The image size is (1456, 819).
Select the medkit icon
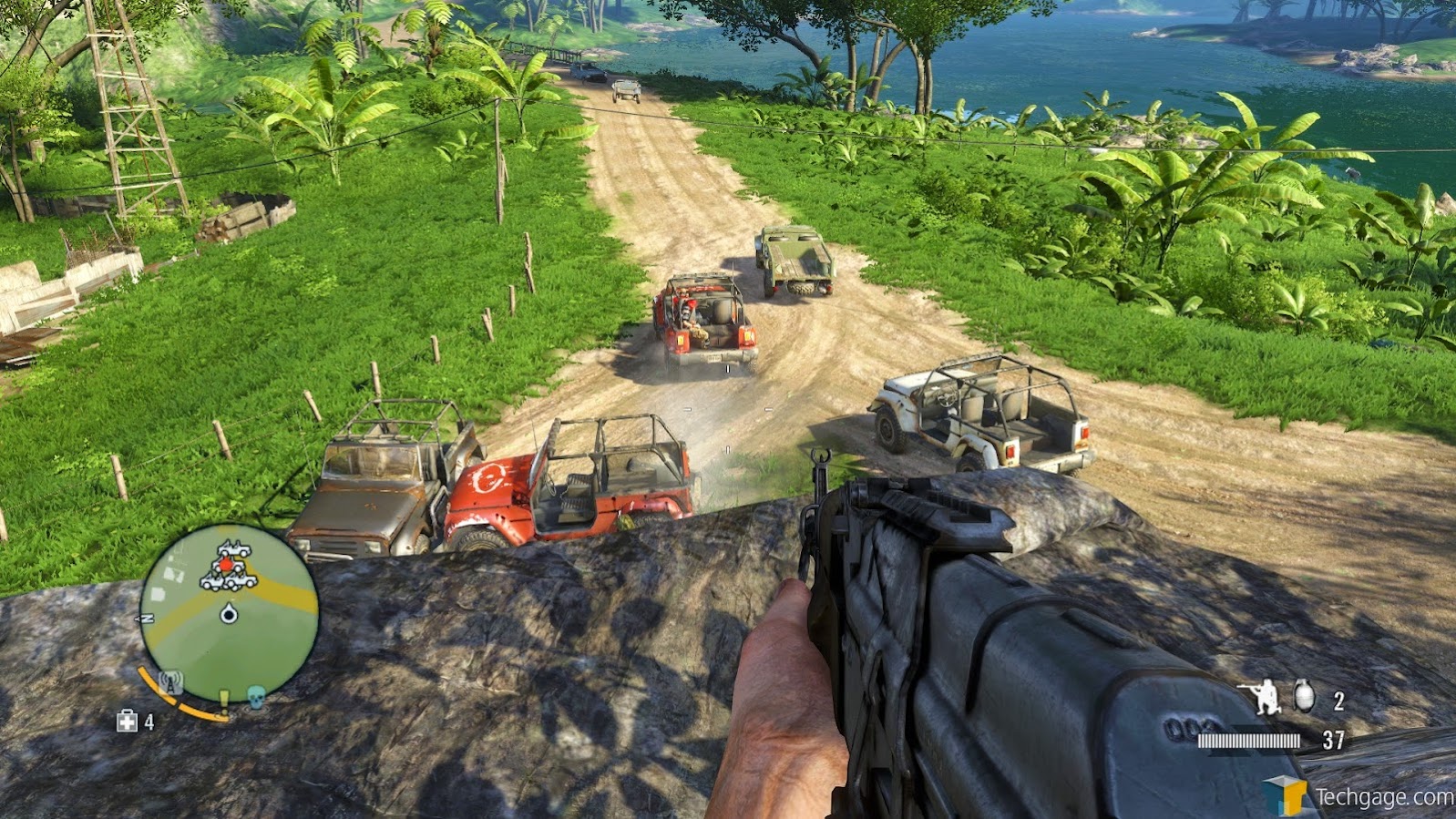128,722
